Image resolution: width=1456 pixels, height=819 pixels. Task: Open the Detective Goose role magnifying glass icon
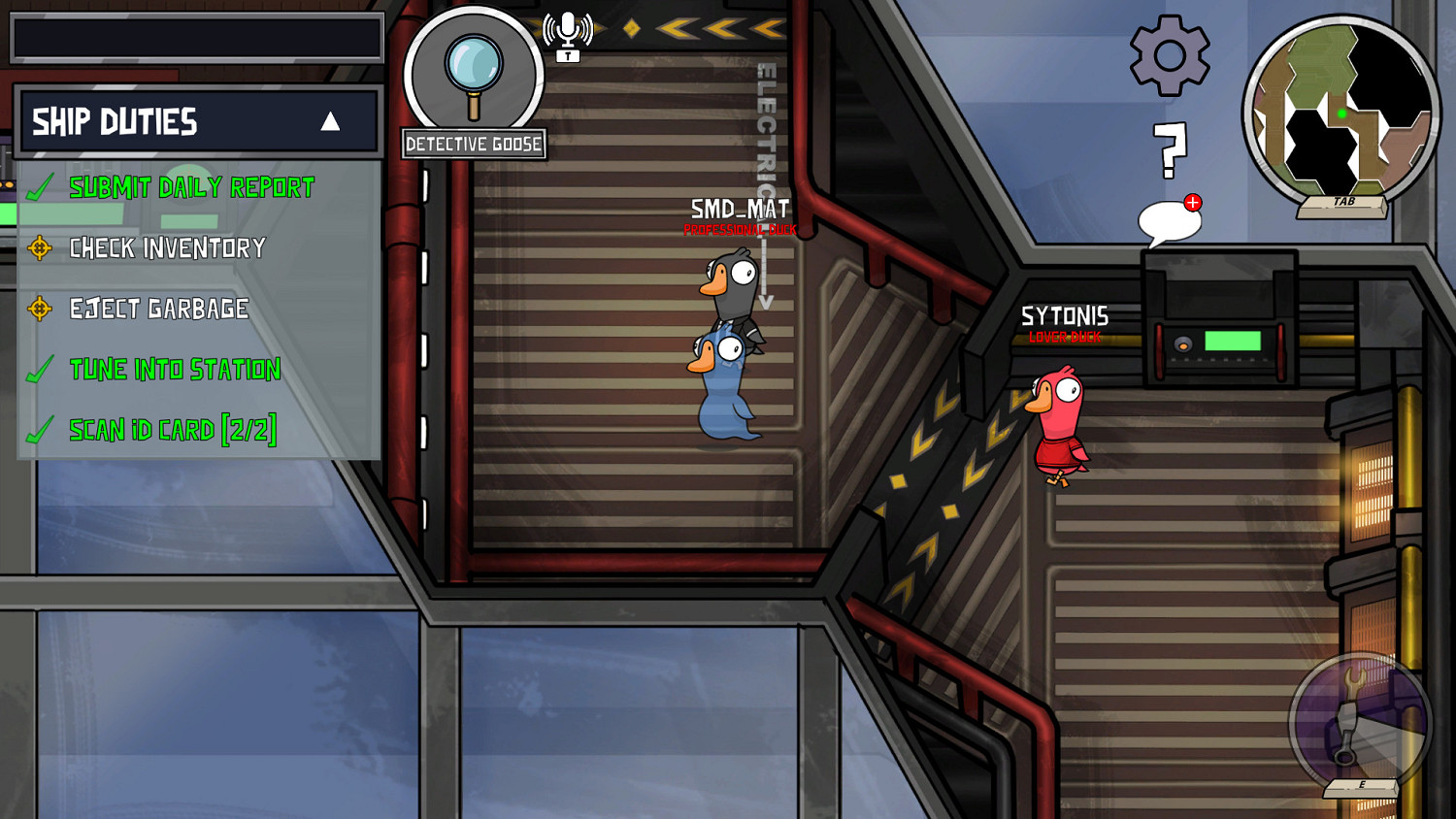click(x=473, y=68)
